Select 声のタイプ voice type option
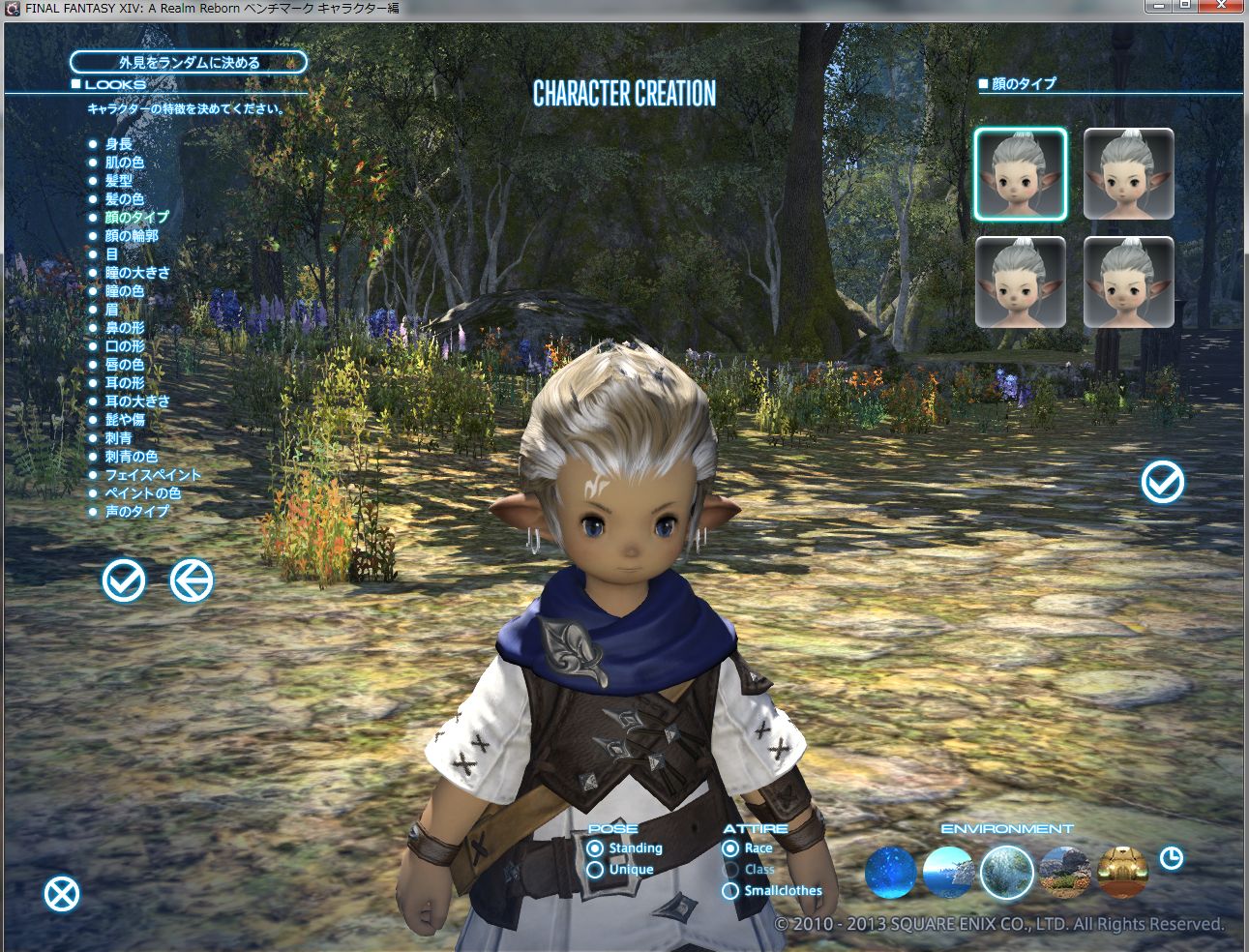The width and height of the screenshot is (1249, 952). tap(136, 512)
